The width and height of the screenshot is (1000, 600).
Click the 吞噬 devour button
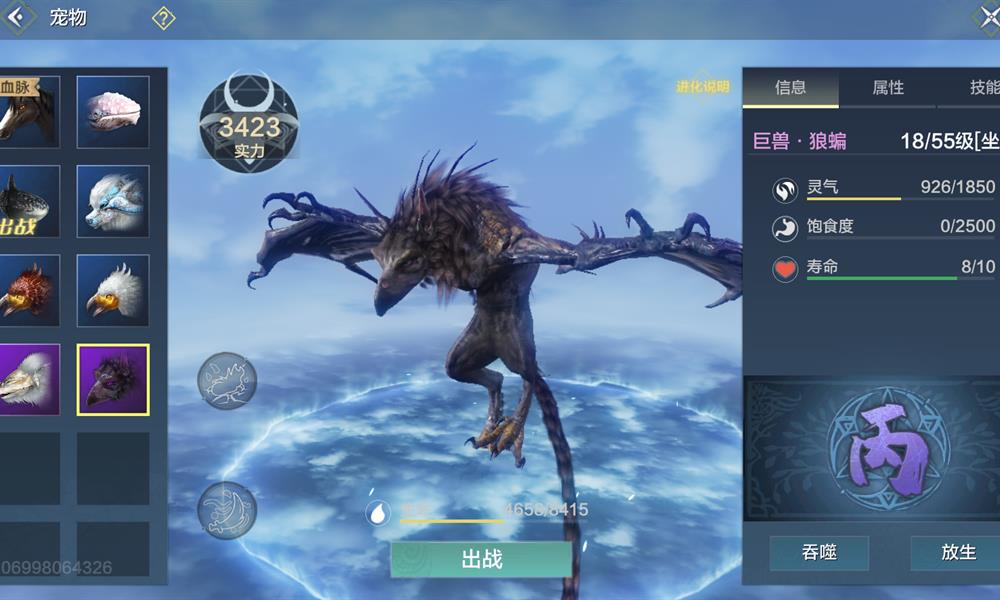coord(818,553)
